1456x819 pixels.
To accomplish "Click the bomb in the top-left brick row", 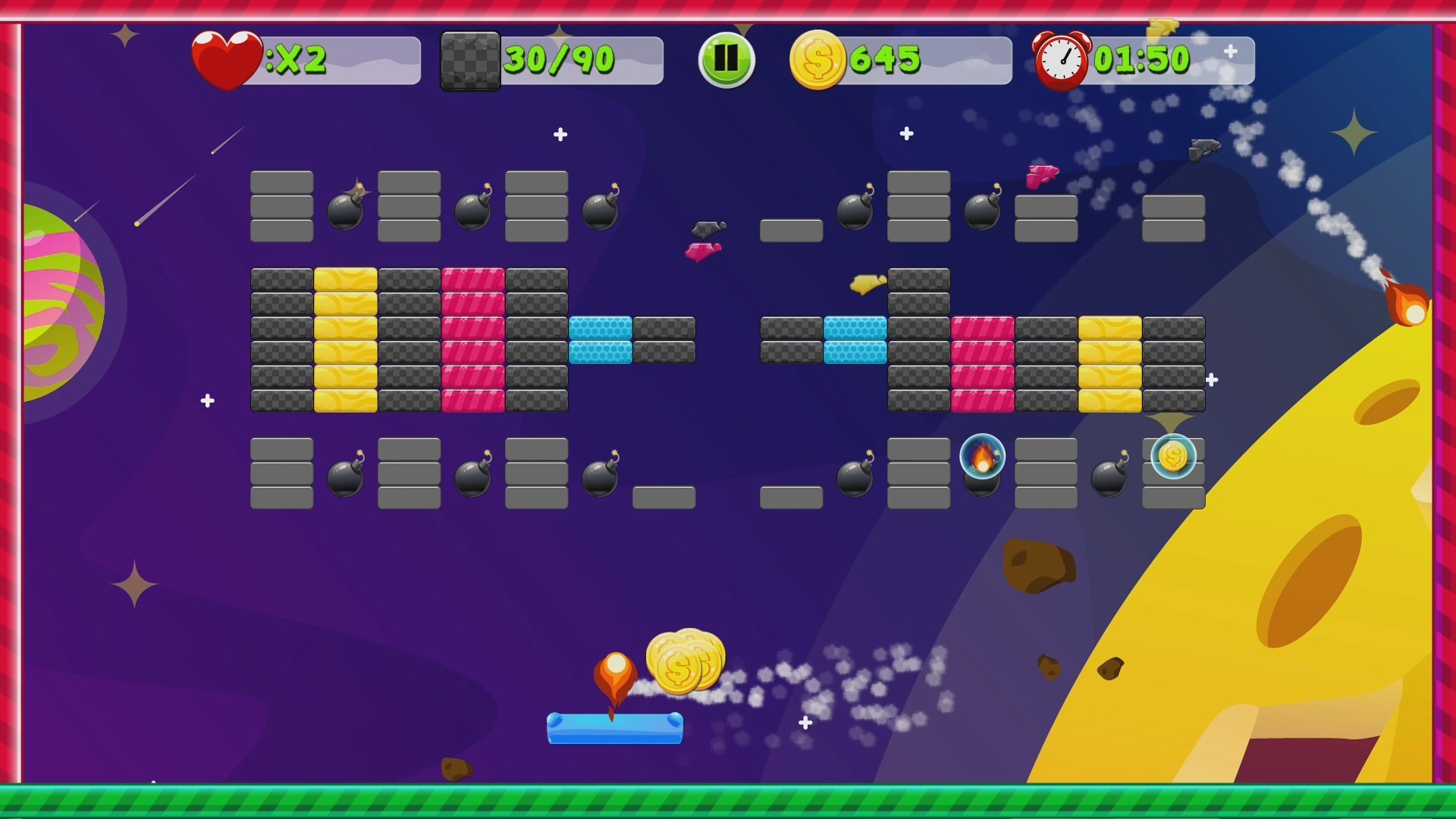I will tap(345, 210).
